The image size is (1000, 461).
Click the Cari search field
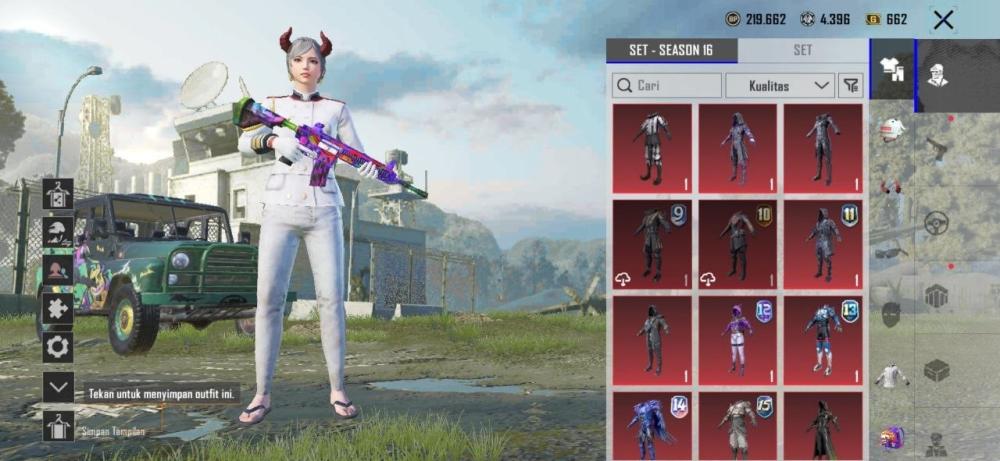coord(667,86)
